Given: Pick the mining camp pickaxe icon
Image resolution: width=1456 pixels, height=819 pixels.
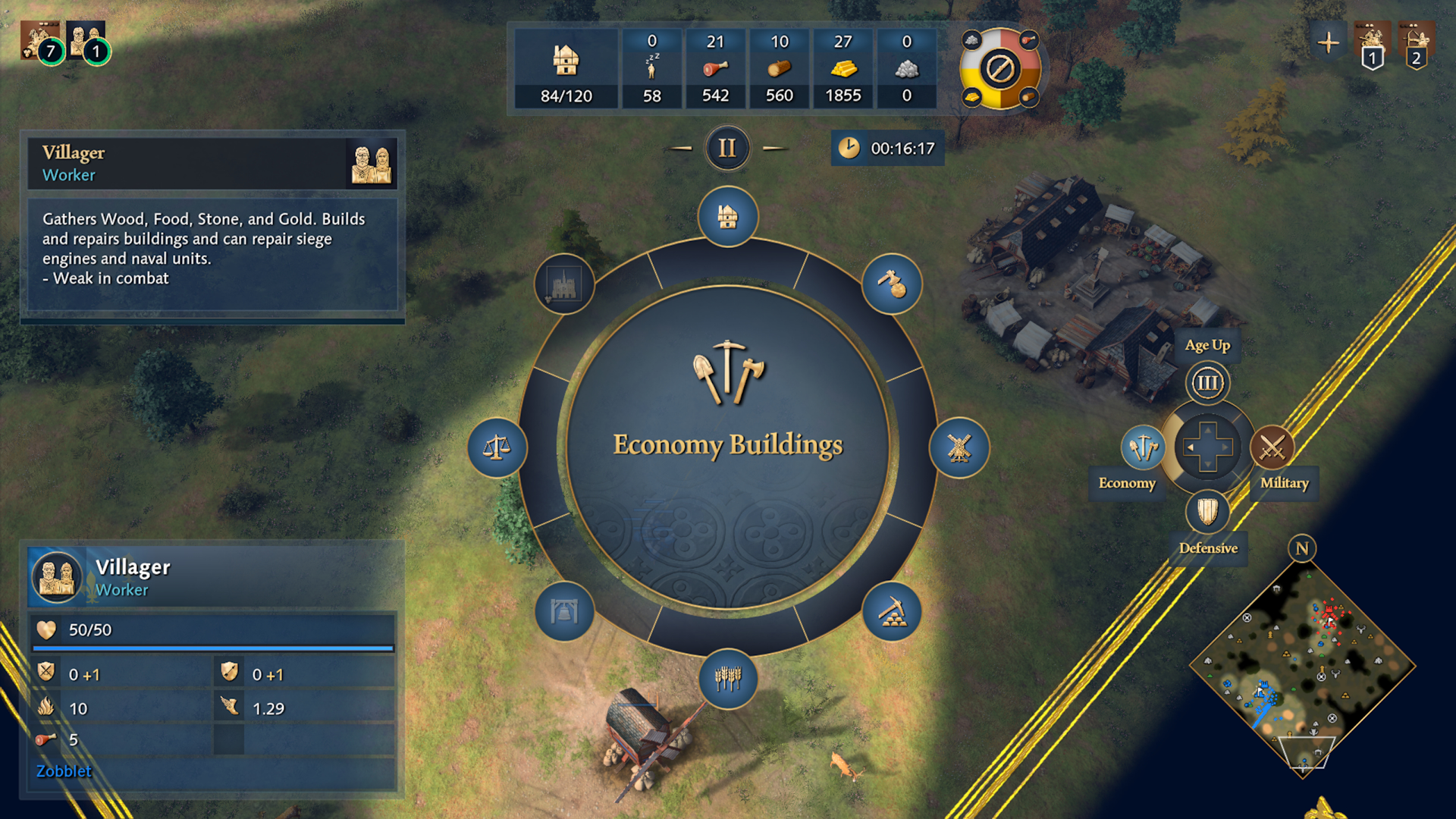Looking at the screenshot, I should [x=892, y=611].
